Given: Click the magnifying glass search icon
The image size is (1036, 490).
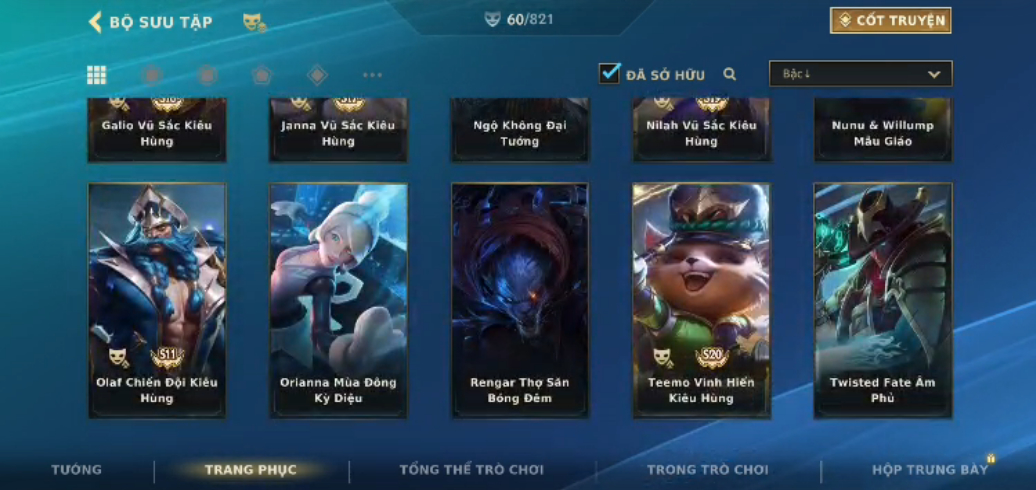Looking at the screenshot, I should click(x=730, y=74).
